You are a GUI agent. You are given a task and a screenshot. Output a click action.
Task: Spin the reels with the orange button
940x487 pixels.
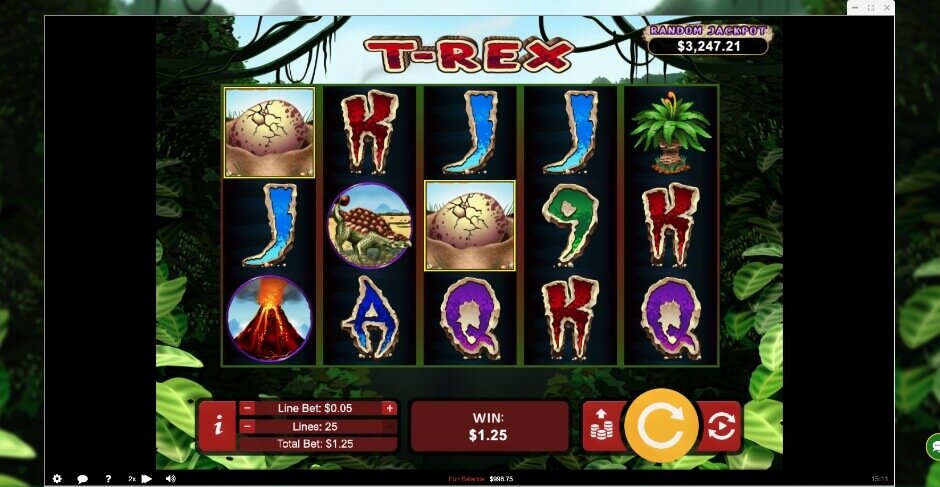660,426
